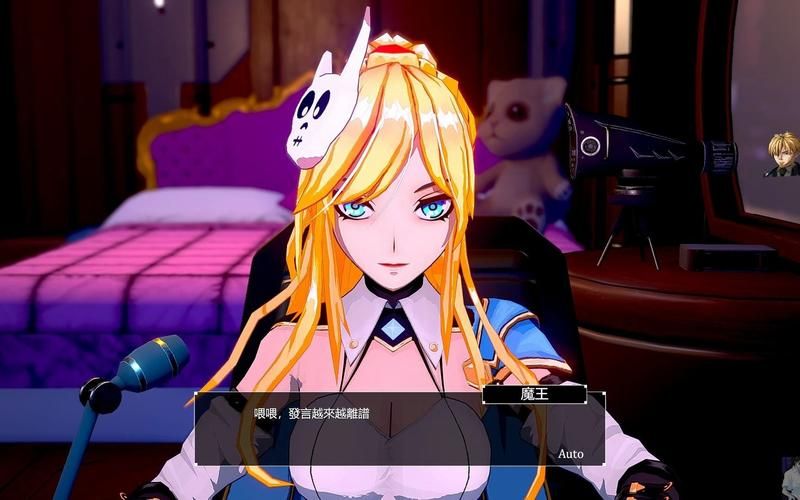Image resolution: width=800 pixels, height=500 pixels.
Task: Advance the dialogue by clicking the text box
Action: click(x=400, y=430)
